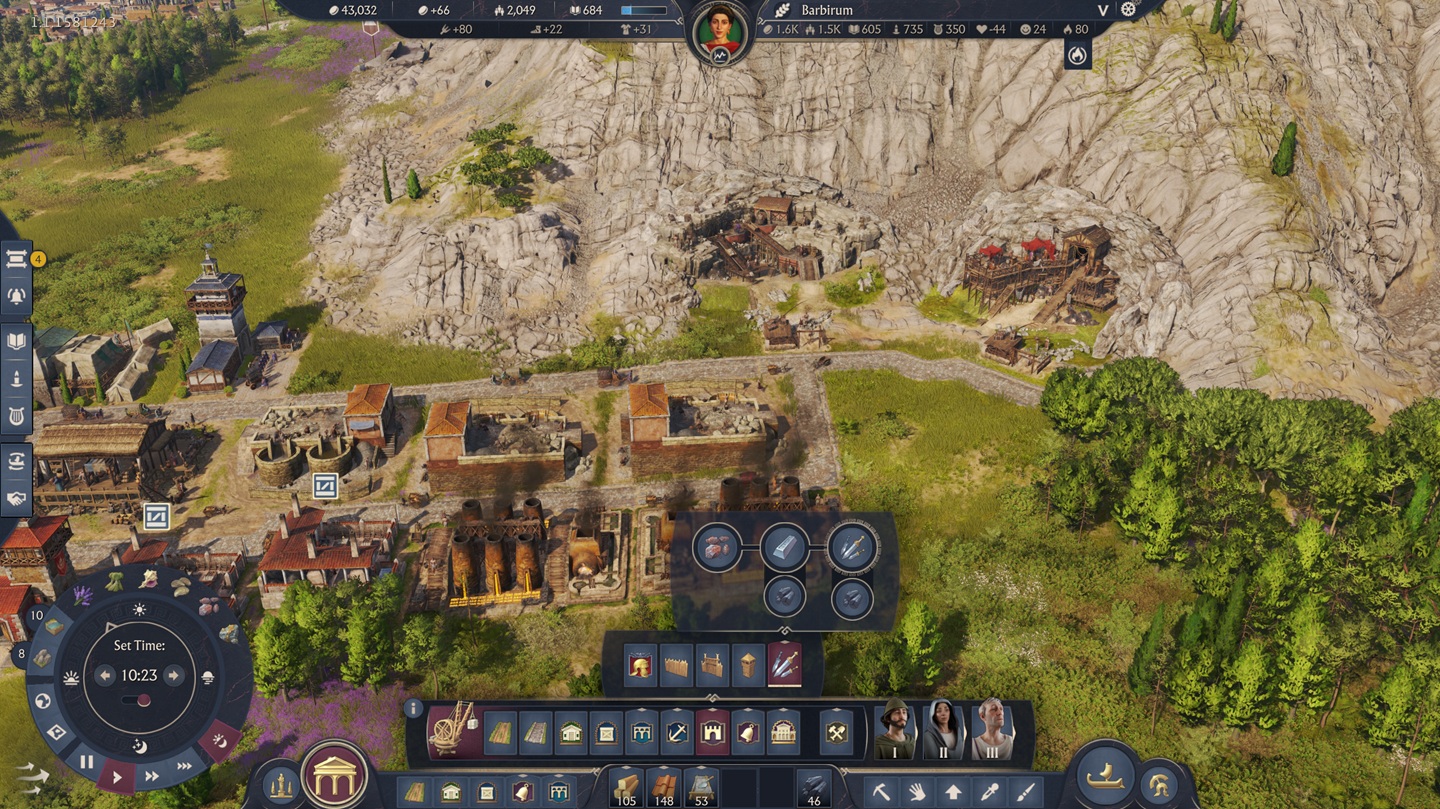Open the settings gear menu
This screenshot has width=1440, height=809.
tap(1129, 10)
